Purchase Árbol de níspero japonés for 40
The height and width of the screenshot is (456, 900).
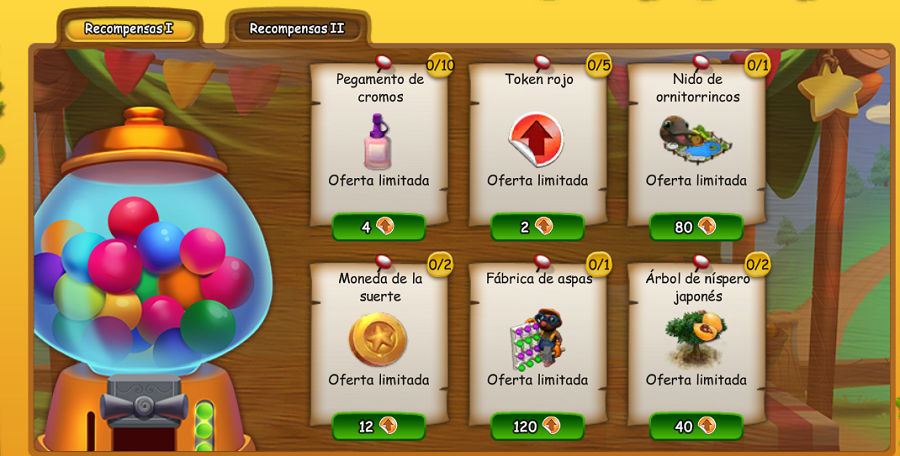coord(696,426)
